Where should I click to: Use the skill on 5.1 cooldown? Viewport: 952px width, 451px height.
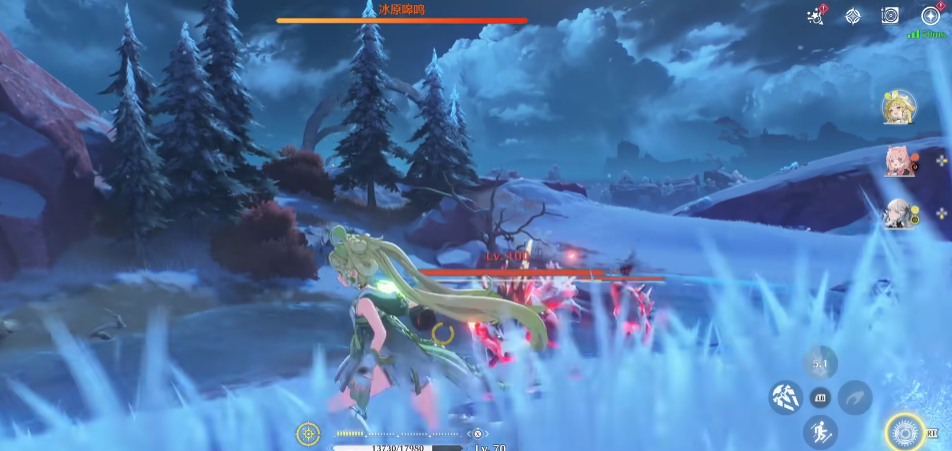pyautogui.click(x=820, y=362)
